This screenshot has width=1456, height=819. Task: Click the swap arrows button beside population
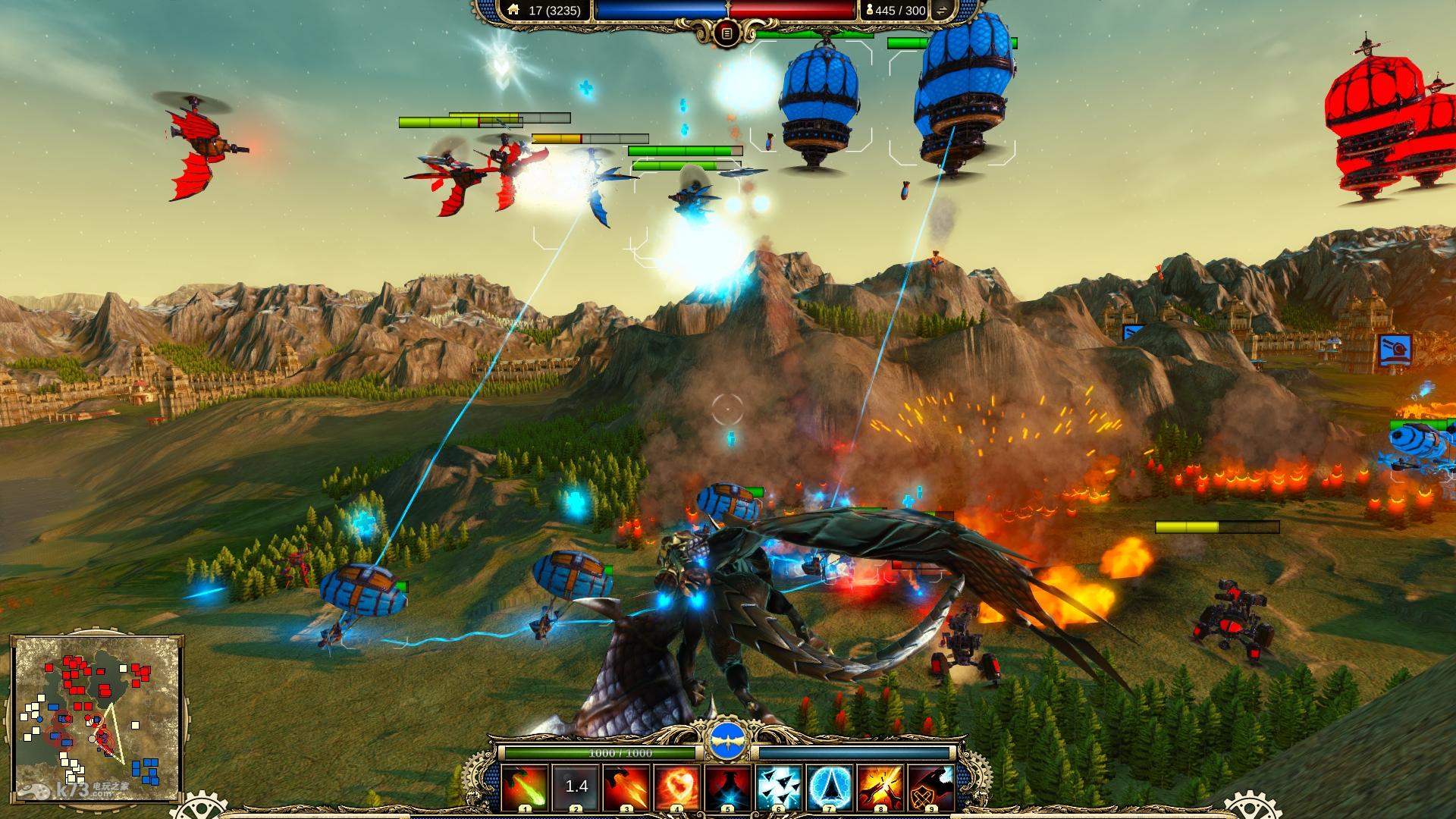coord(943,11)
